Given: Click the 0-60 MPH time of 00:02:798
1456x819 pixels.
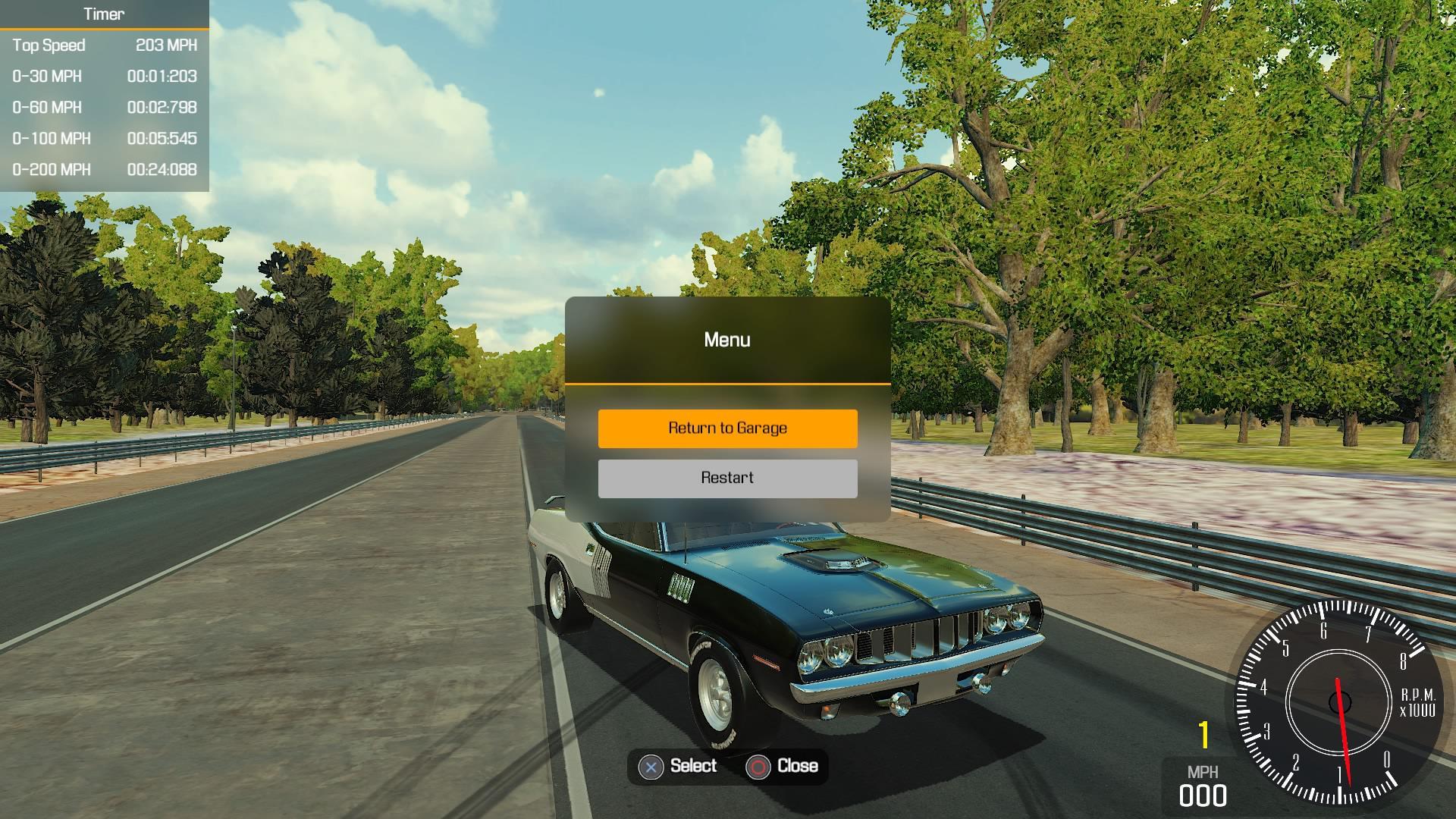Looking at the screenshot, I should pyautogui.click(x=162, y=108).
